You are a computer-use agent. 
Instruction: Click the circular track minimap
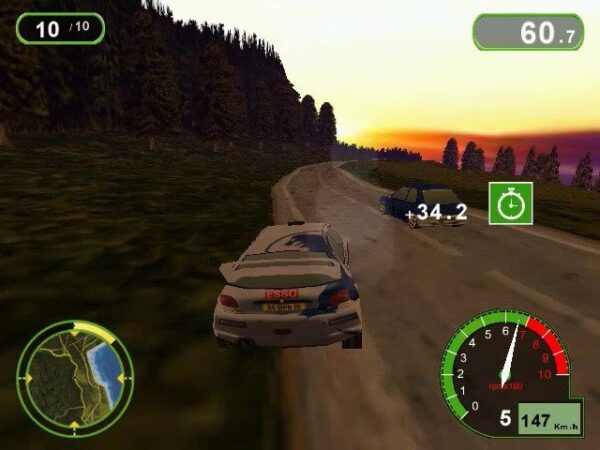(75, 377)
